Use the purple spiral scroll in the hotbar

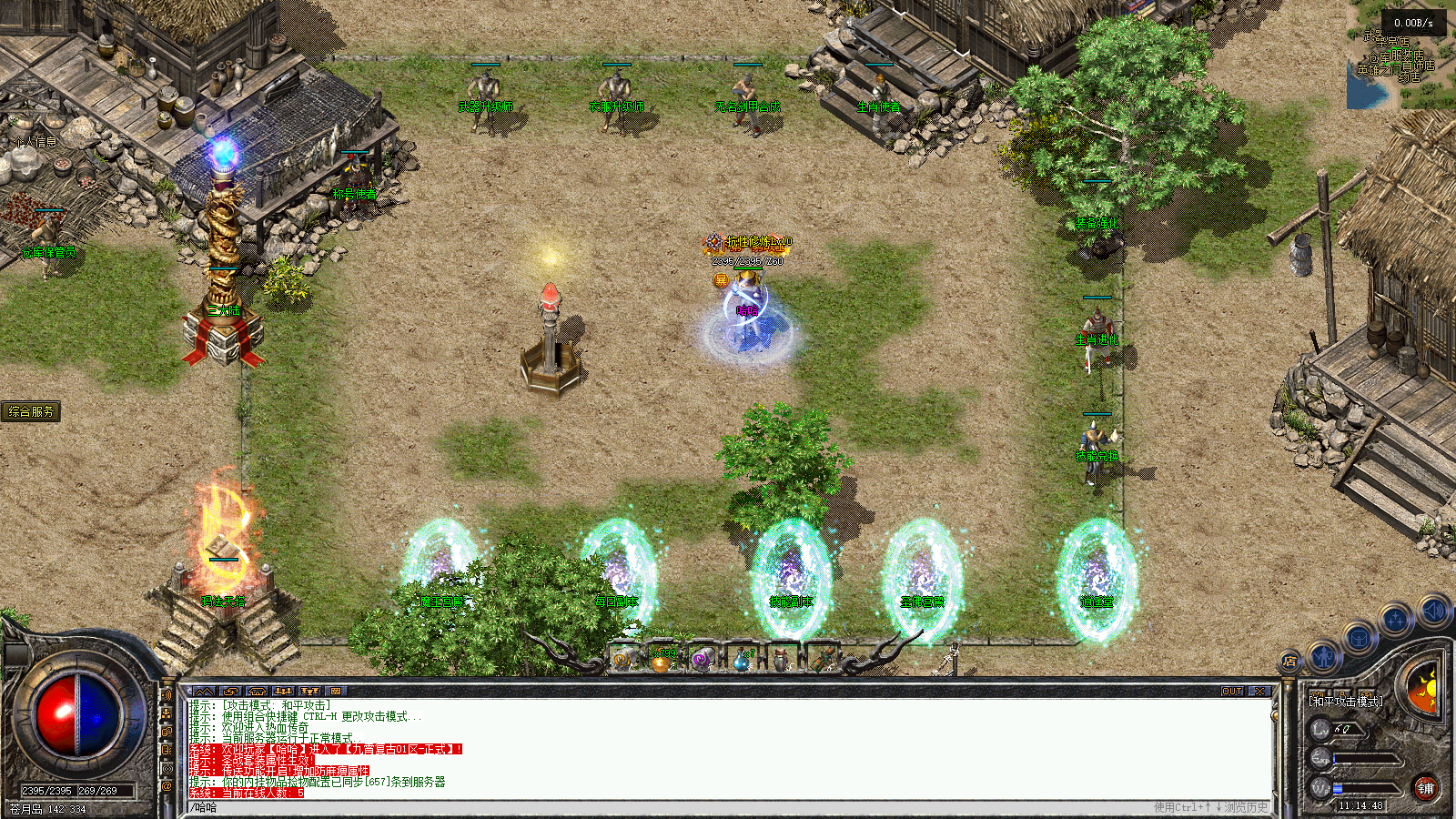[701, 660]
